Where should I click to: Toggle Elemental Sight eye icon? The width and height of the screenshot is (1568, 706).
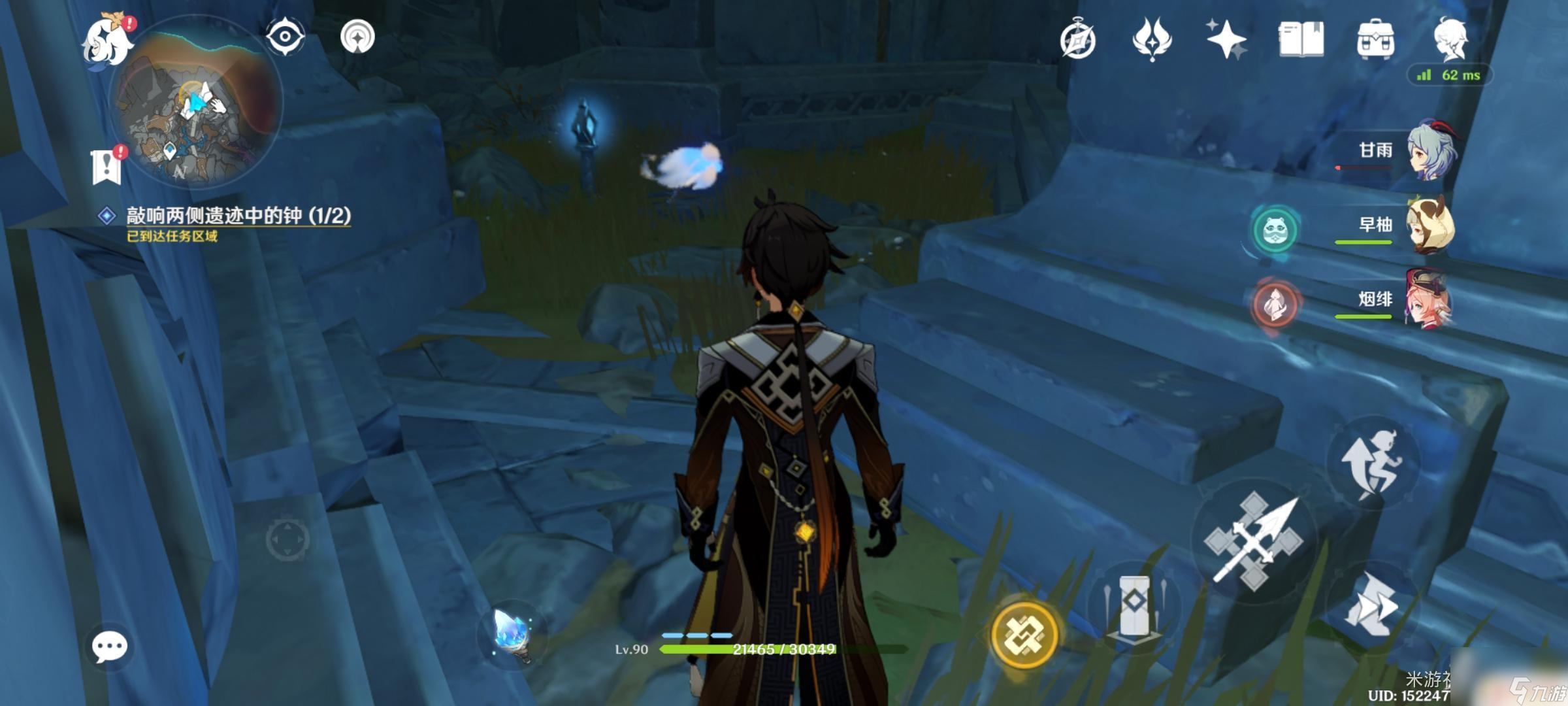click(286, 36)
